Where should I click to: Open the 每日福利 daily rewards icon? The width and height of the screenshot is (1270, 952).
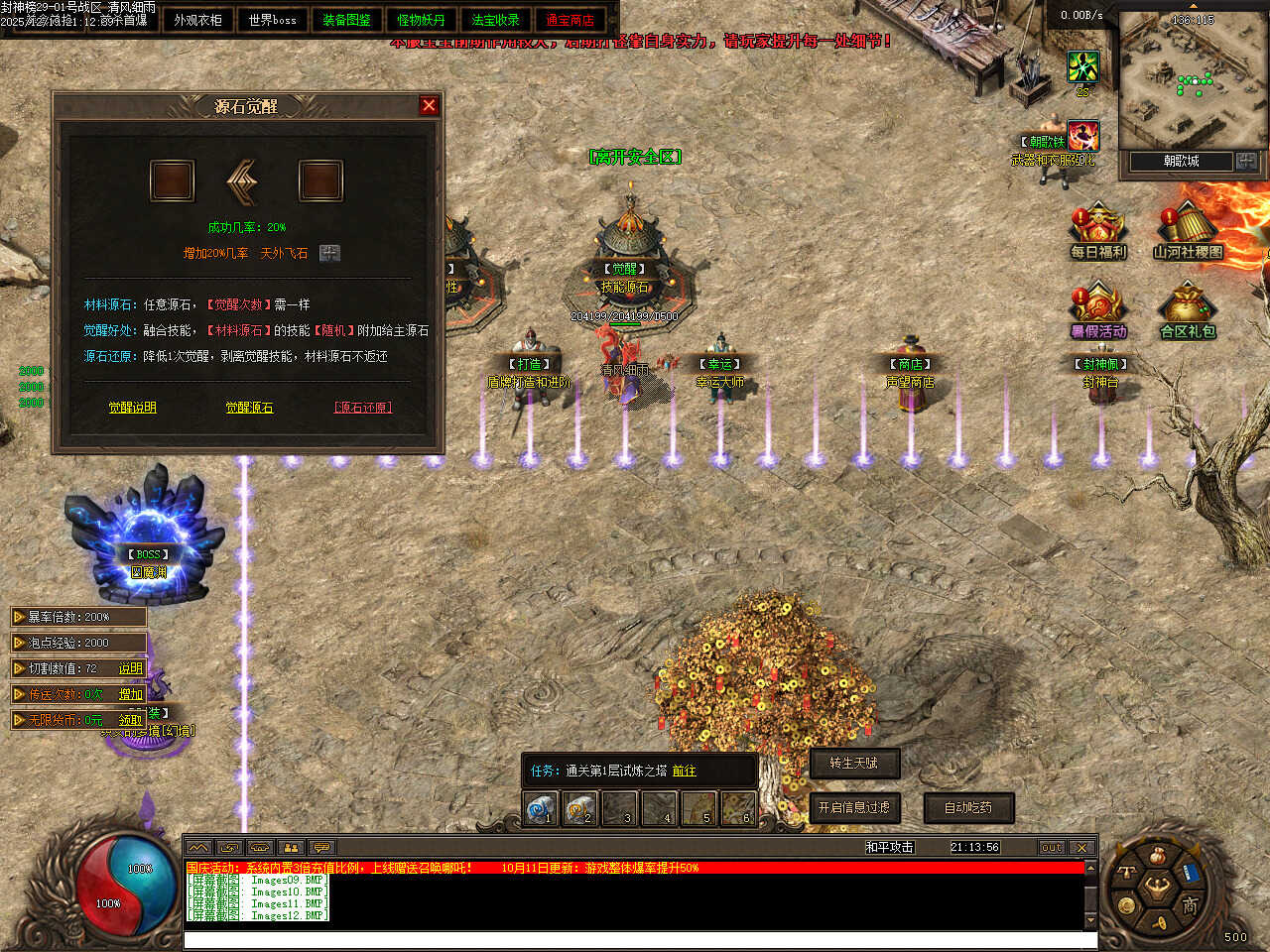pos(1097,231)
